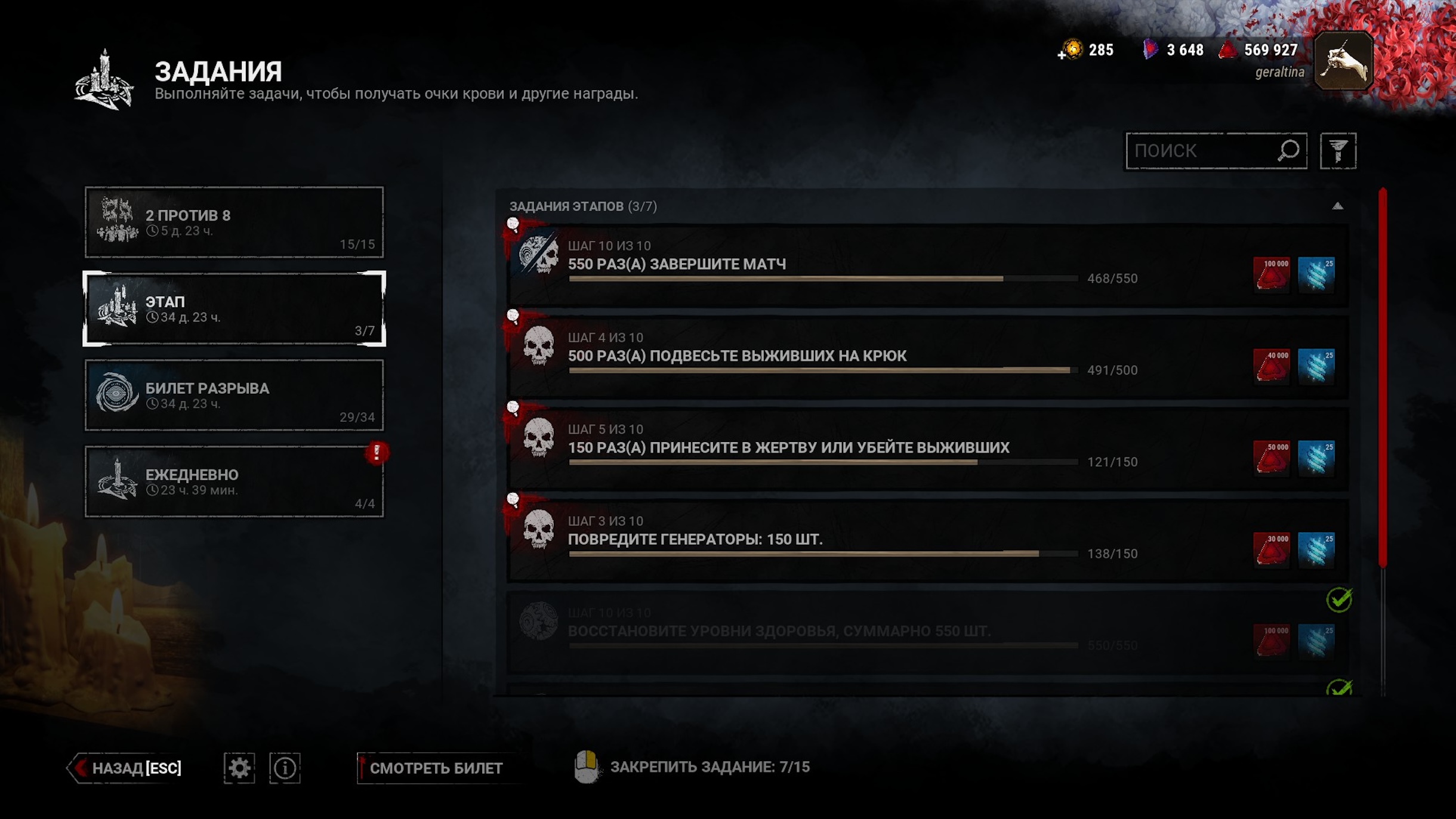
Task: Click Смотреть билет button
Action: pyautogui.click(x=436, y=768)
